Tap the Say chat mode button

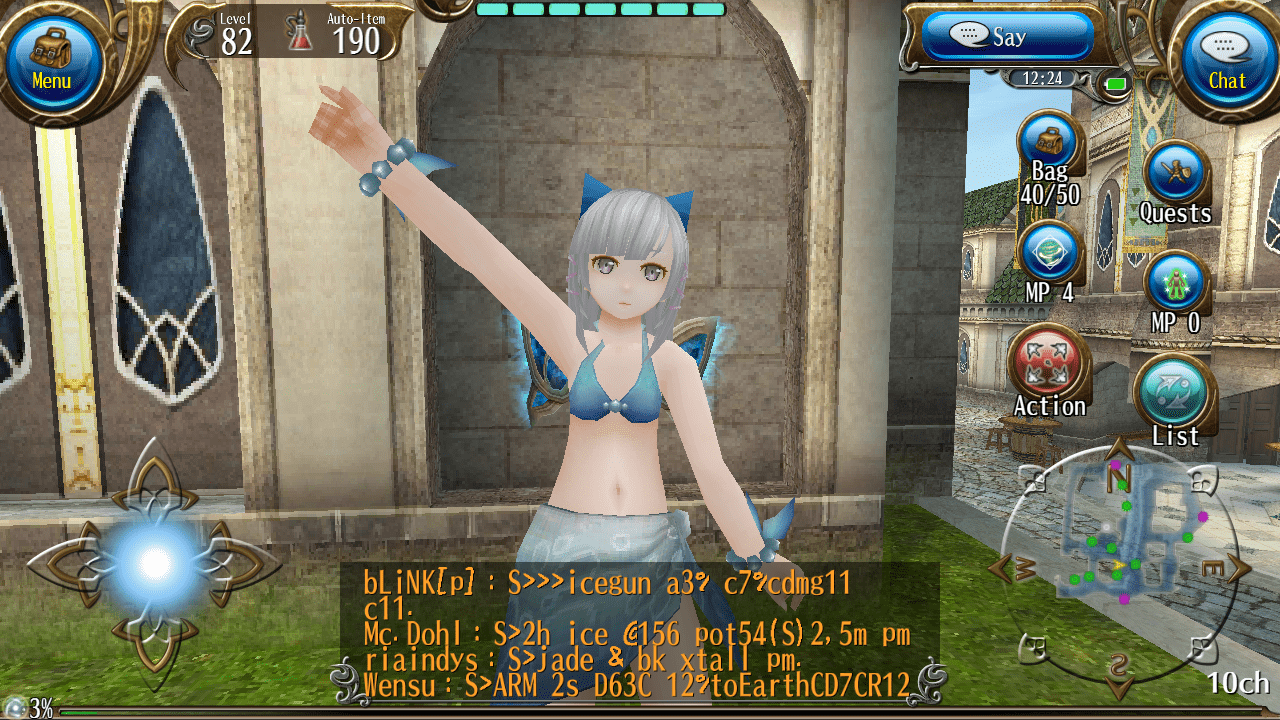tap(1005, 37)
